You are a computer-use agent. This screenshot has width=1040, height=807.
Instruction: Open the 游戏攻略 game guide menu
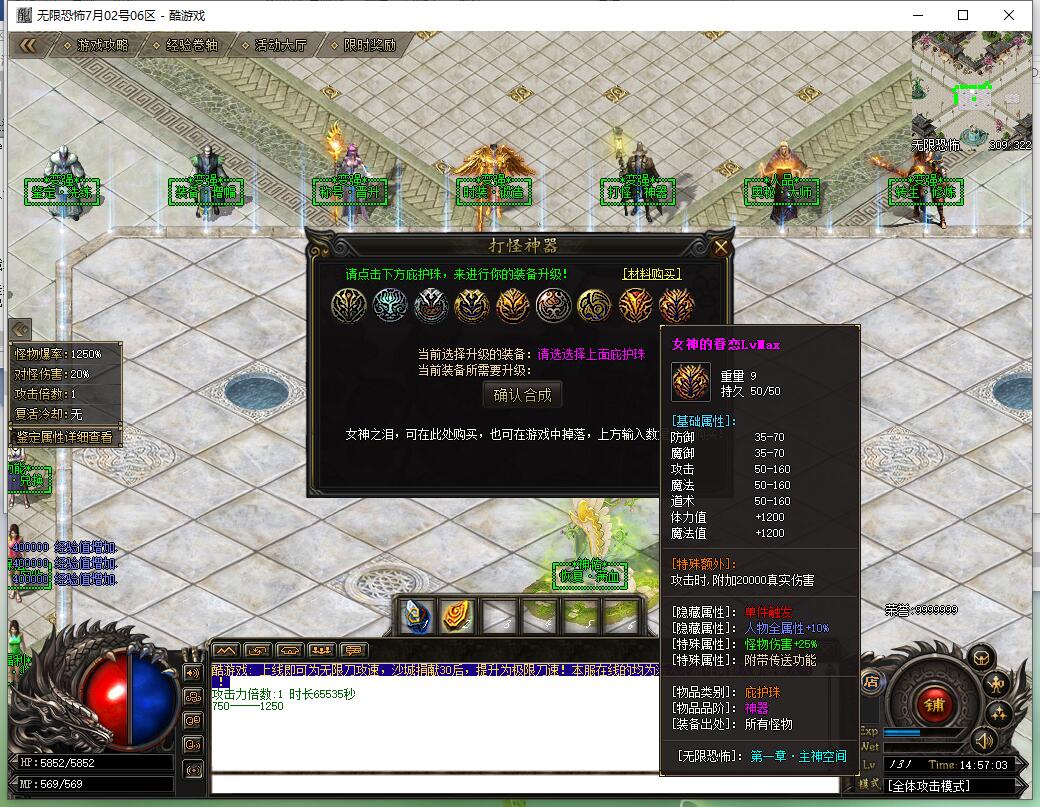(x=103, y=45)
